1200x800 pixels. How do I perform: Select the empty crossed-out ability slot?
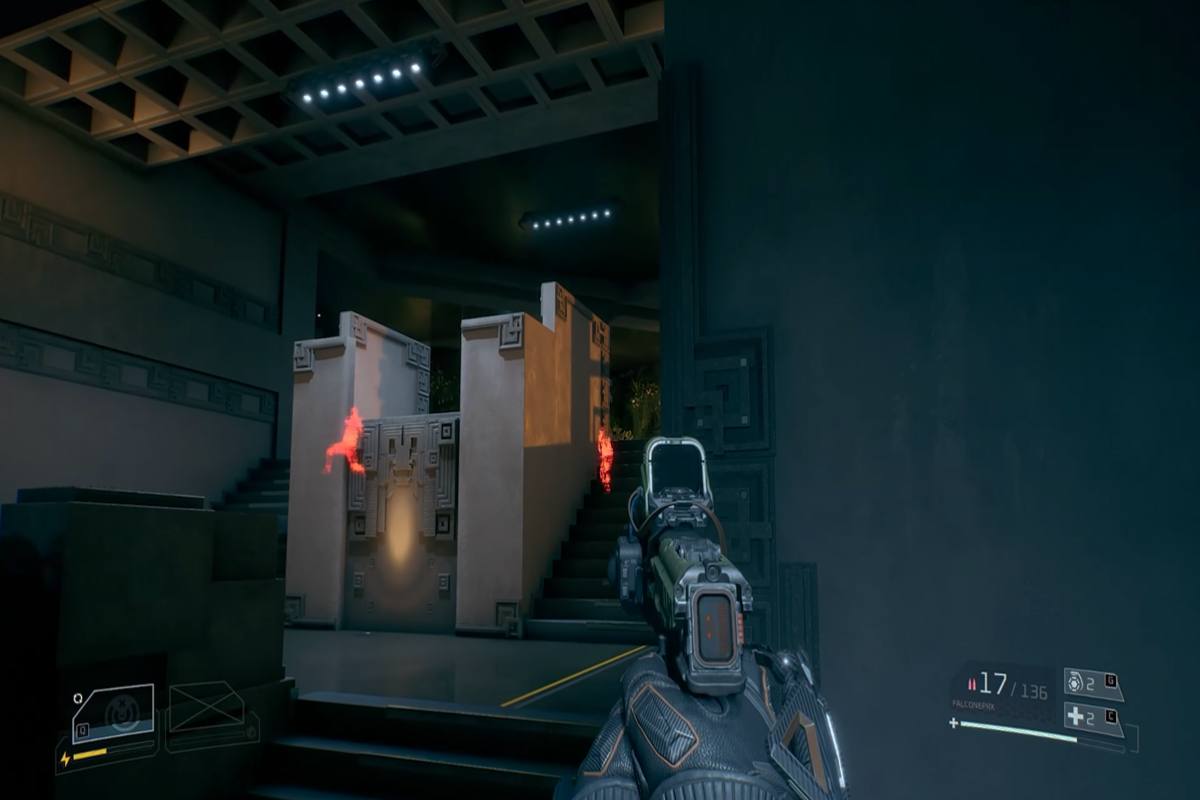(206, 708)
